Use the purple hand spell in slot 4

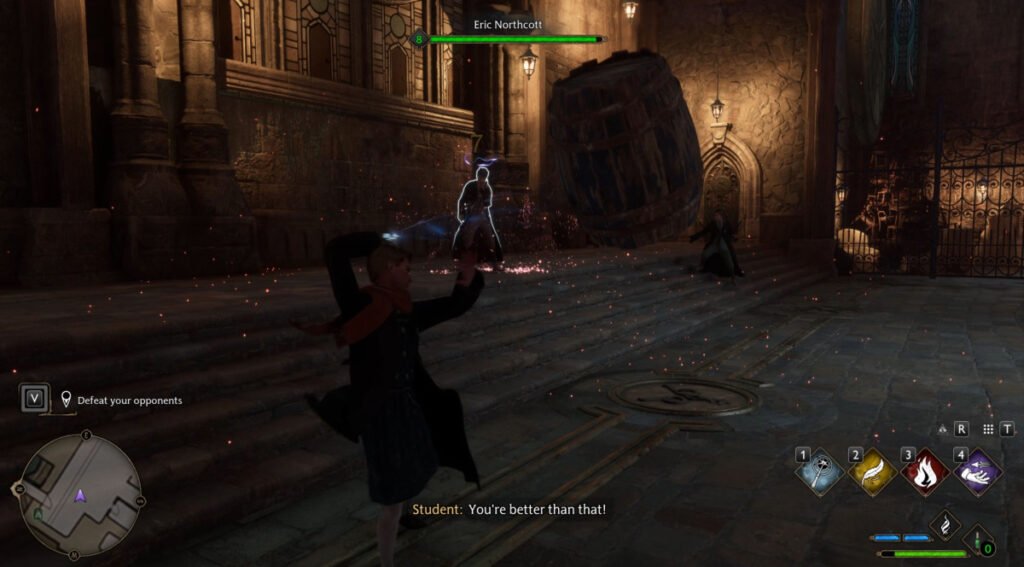coord(977,472)
